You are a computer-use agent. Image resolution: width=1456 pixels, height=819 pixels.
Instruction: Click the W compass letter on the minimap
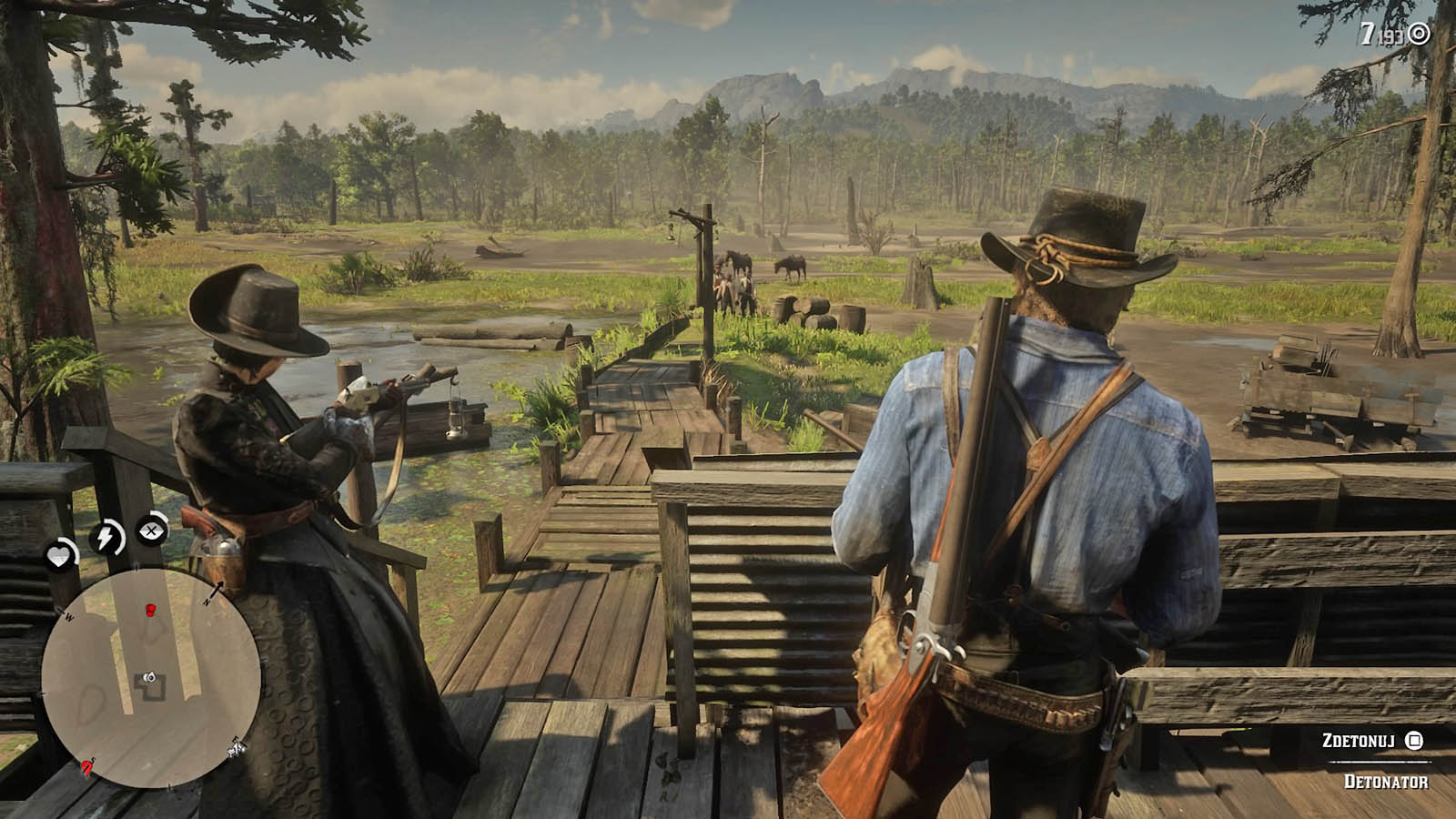[x=68, y=616]
